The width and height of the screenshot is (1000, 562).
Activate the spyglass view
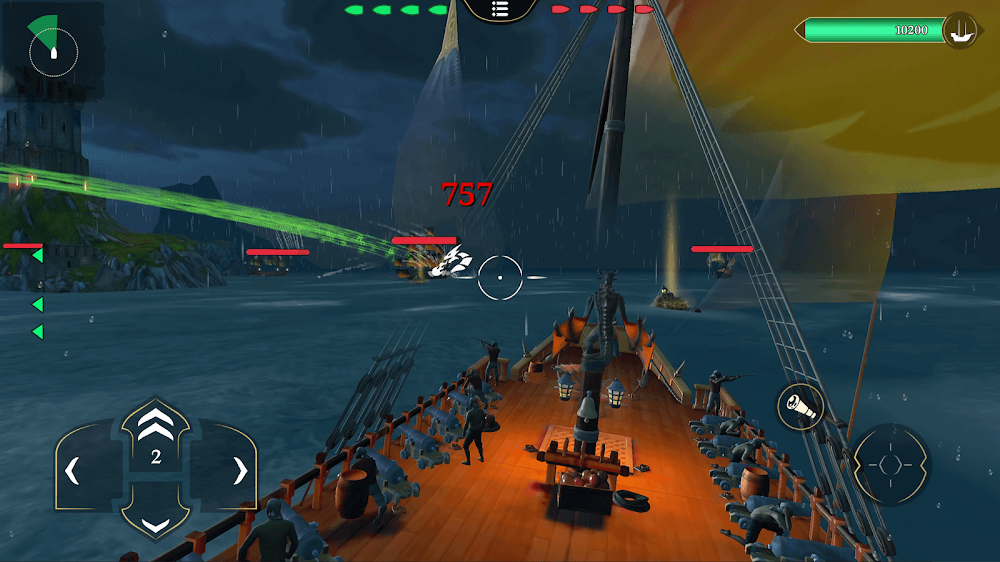[800, 406]
